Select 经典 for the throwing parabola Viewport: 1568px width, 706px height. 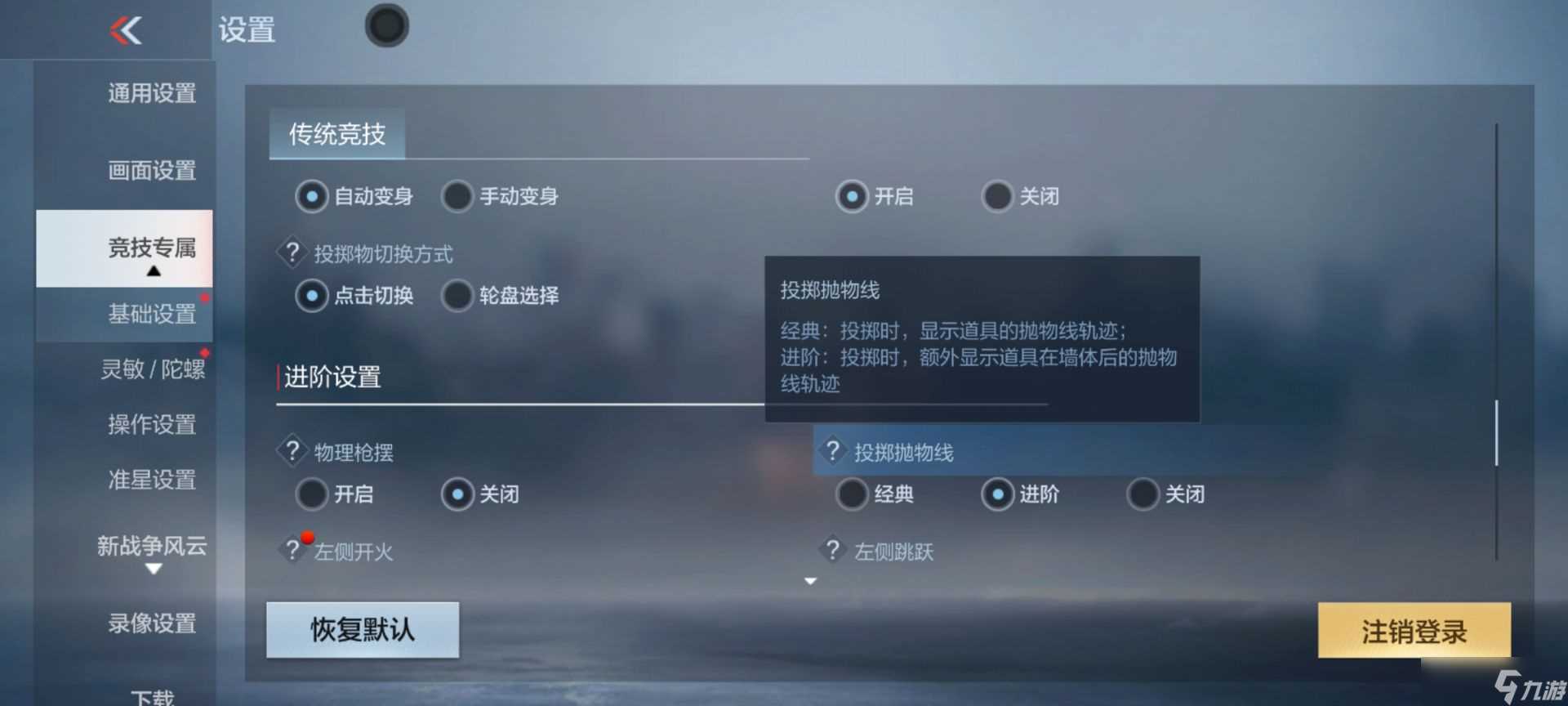[852, 494]
